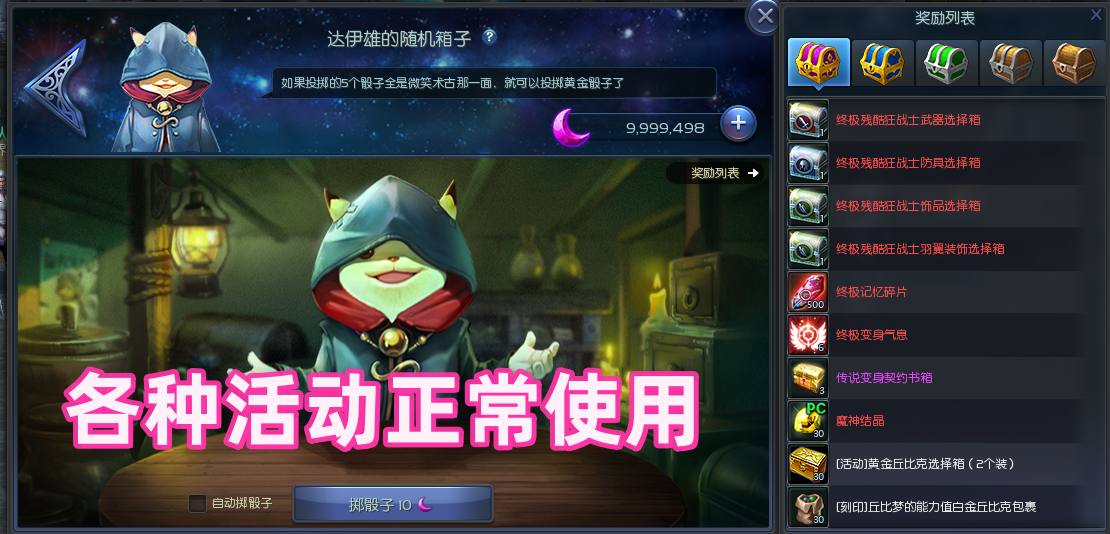
Task: Select the 魔神结晶 reward entry
Action: coord(860,421)
